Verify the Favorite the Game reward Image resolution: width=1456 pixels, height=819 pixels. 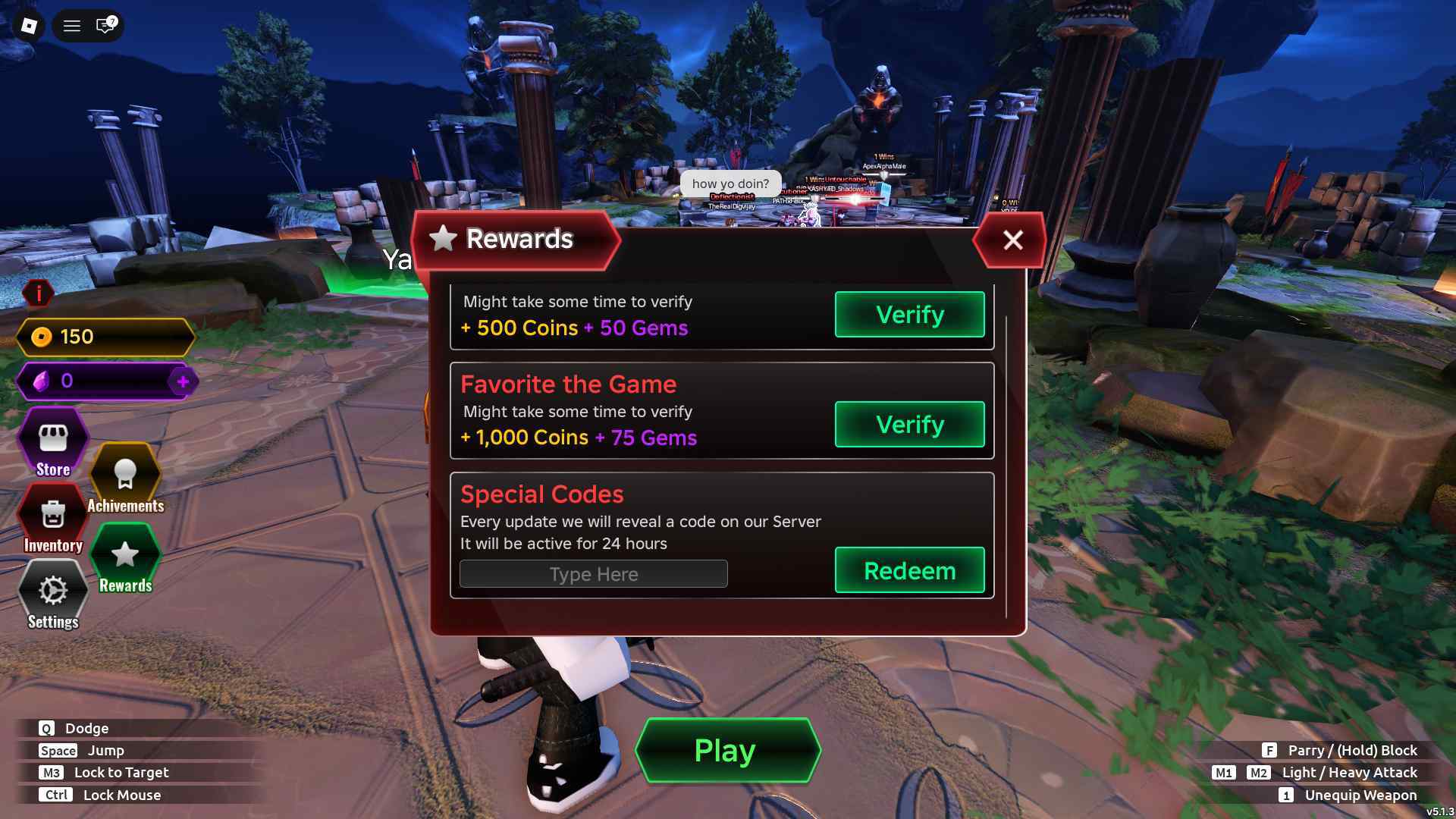(x=909, y=425)
